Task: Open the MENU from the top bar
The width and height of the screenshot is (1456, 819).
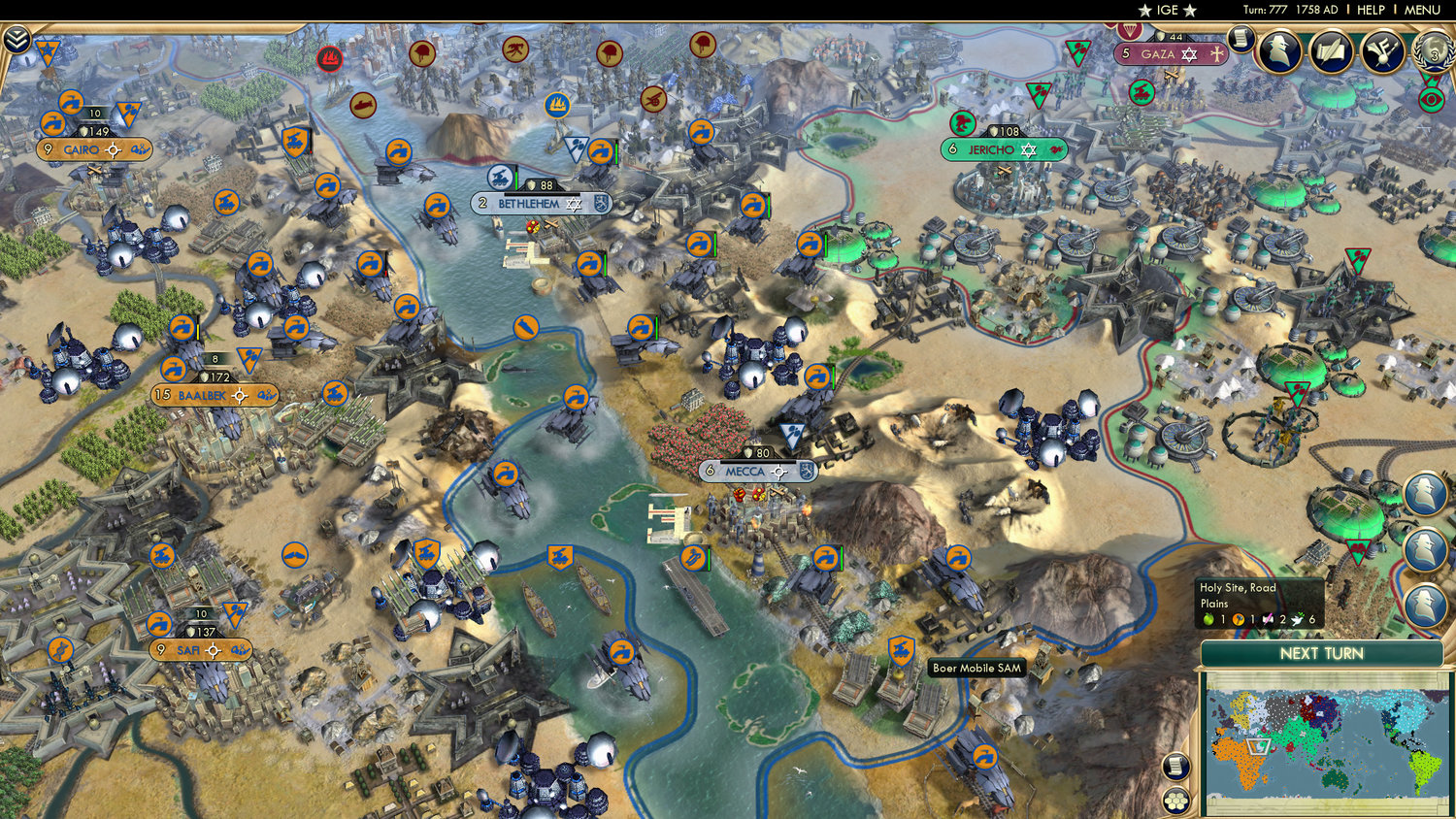Action: pos(1423,10)
